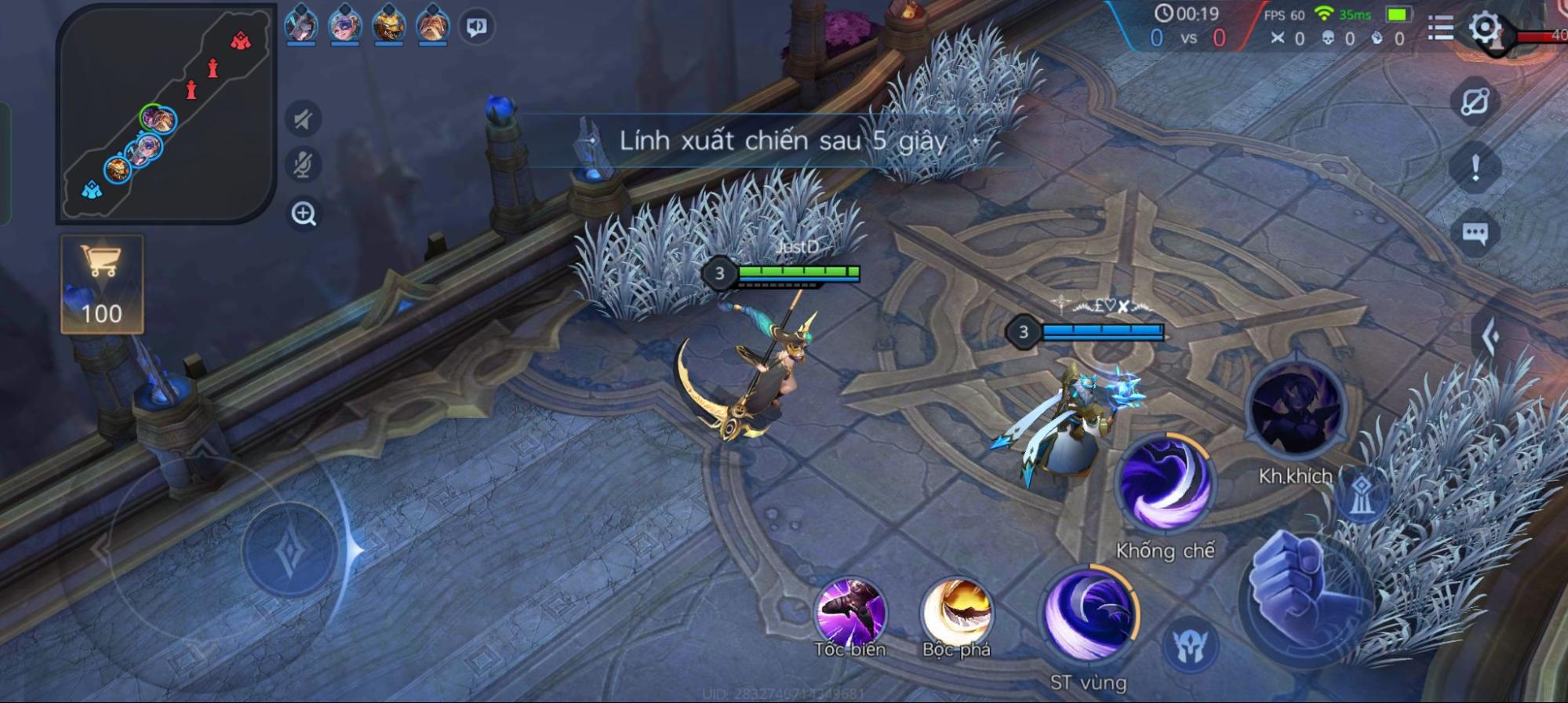1568x703 pixels.
Task: Toggle the microphone mute button
Action: point(304,165)
